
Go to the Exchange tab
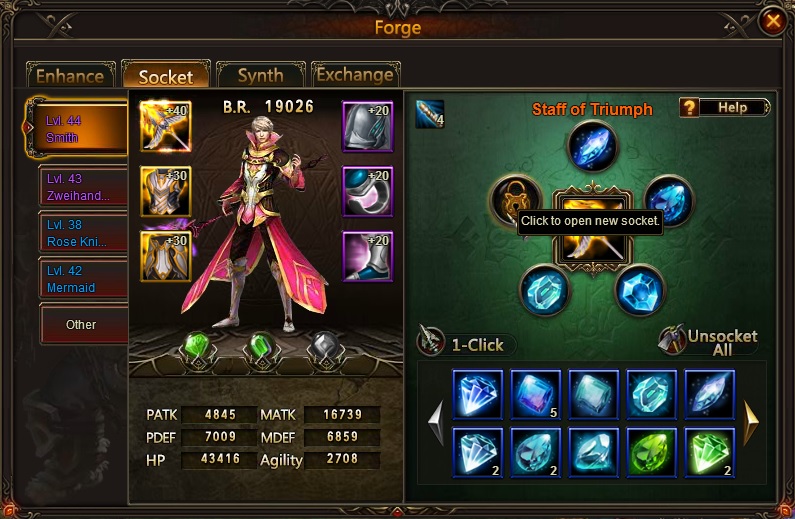(355, 75)
